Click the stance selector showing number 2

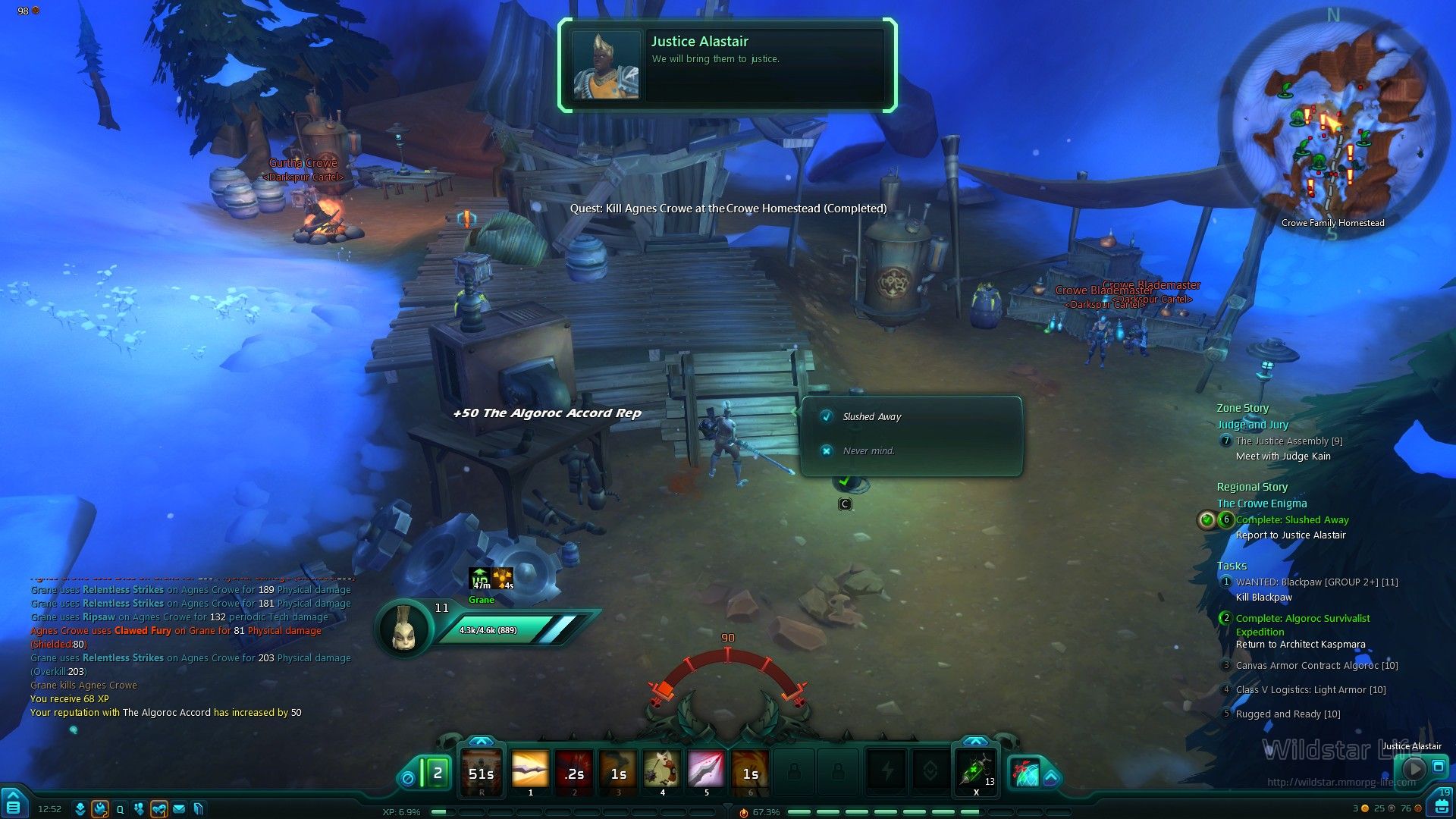click(437, 773)
